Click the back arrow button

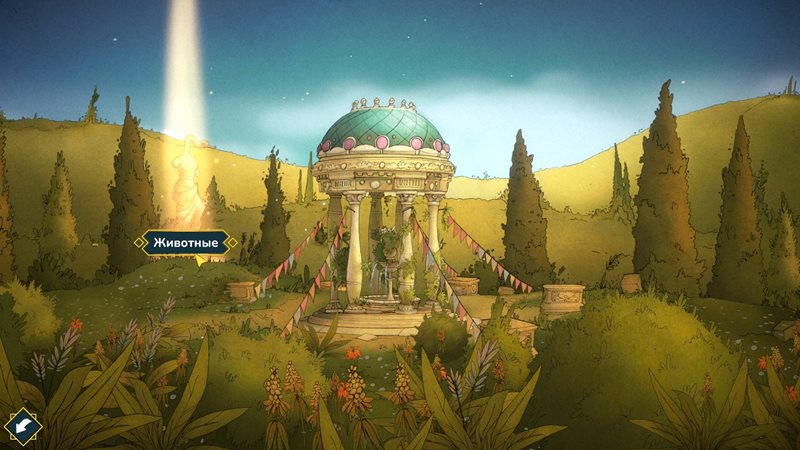pyautogui.click(x=22, y=427)
